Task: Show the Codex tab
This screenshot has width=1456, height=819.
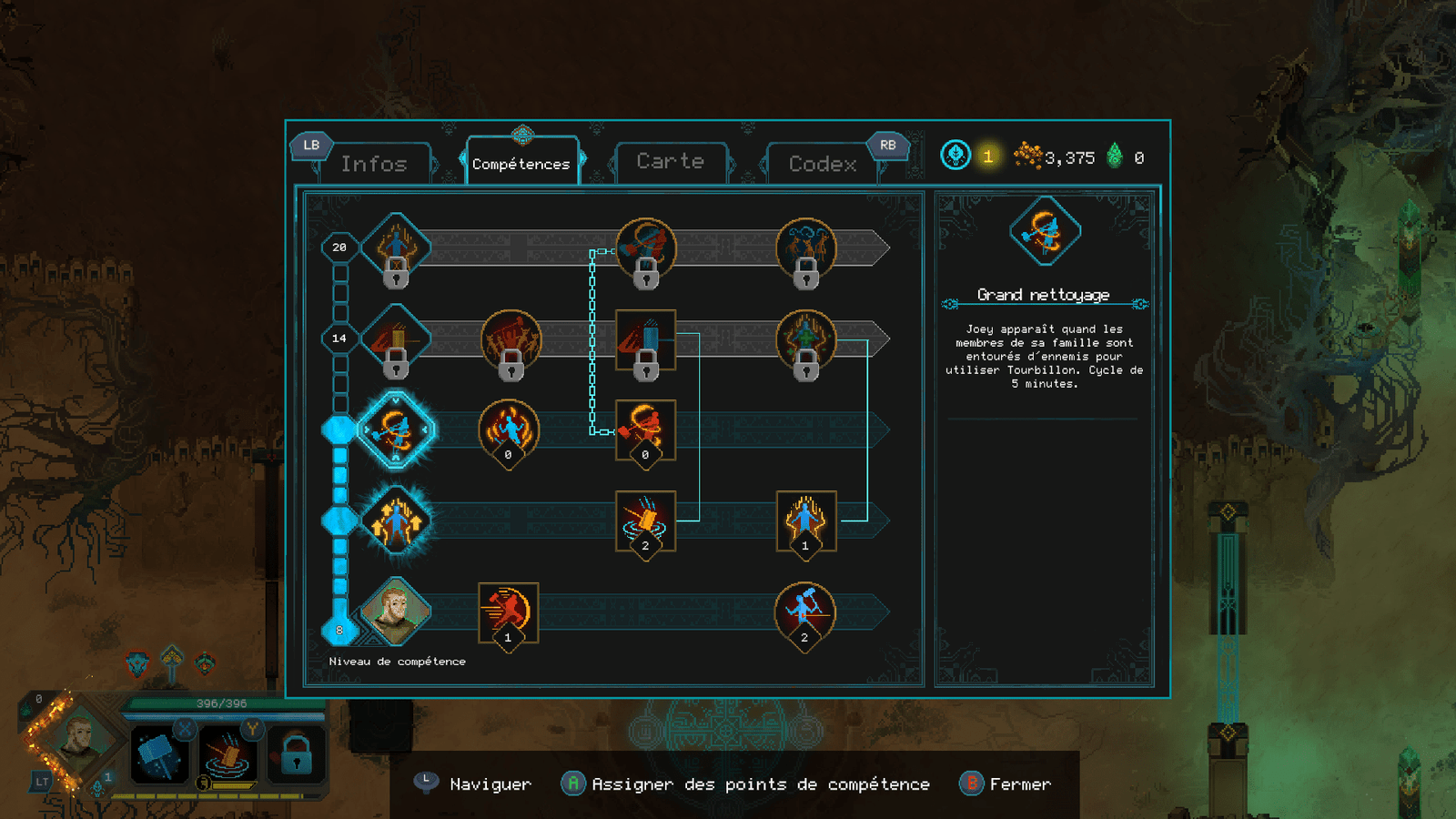Action: pyautogui.click(x=823, y=164)
